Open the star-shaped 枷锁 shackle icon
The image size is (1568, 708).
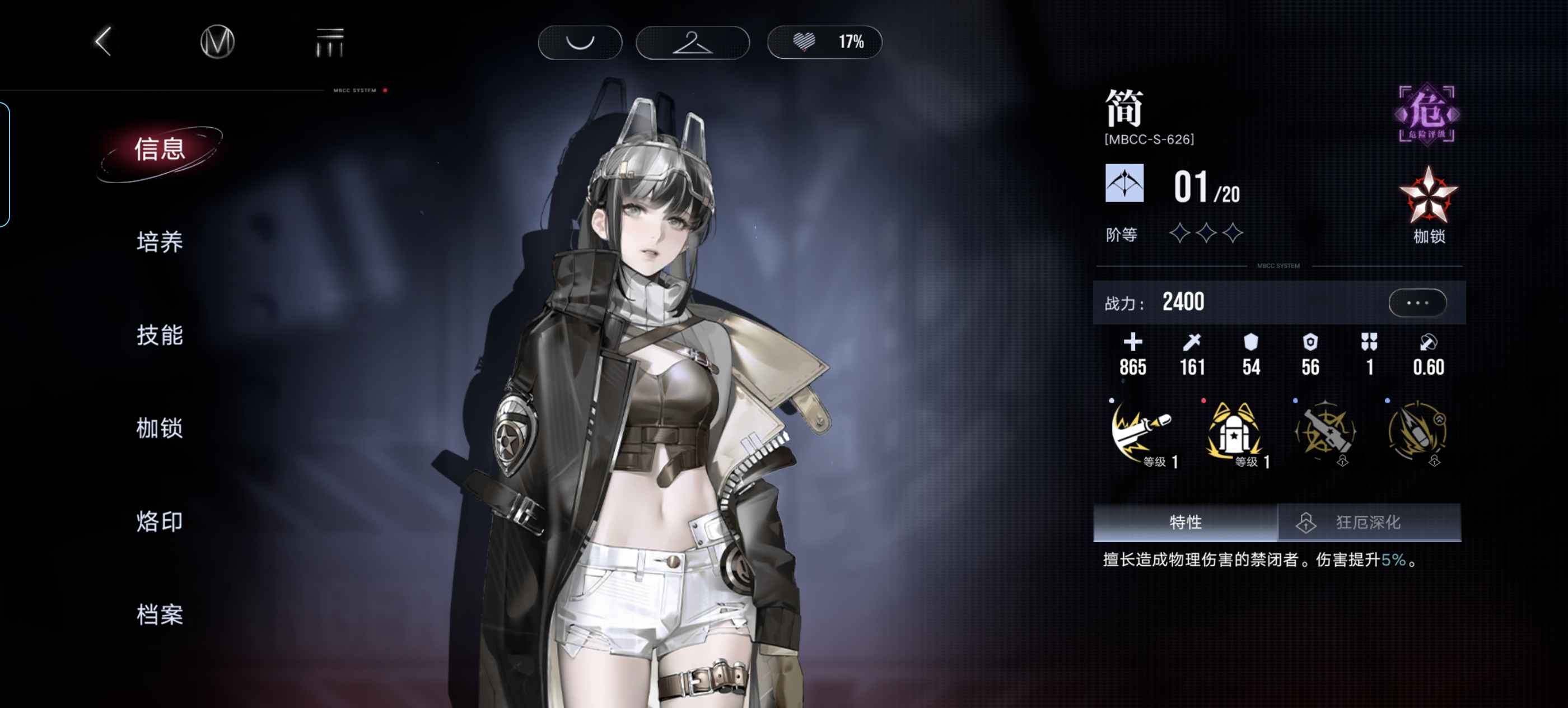(x=1428, y=198)
